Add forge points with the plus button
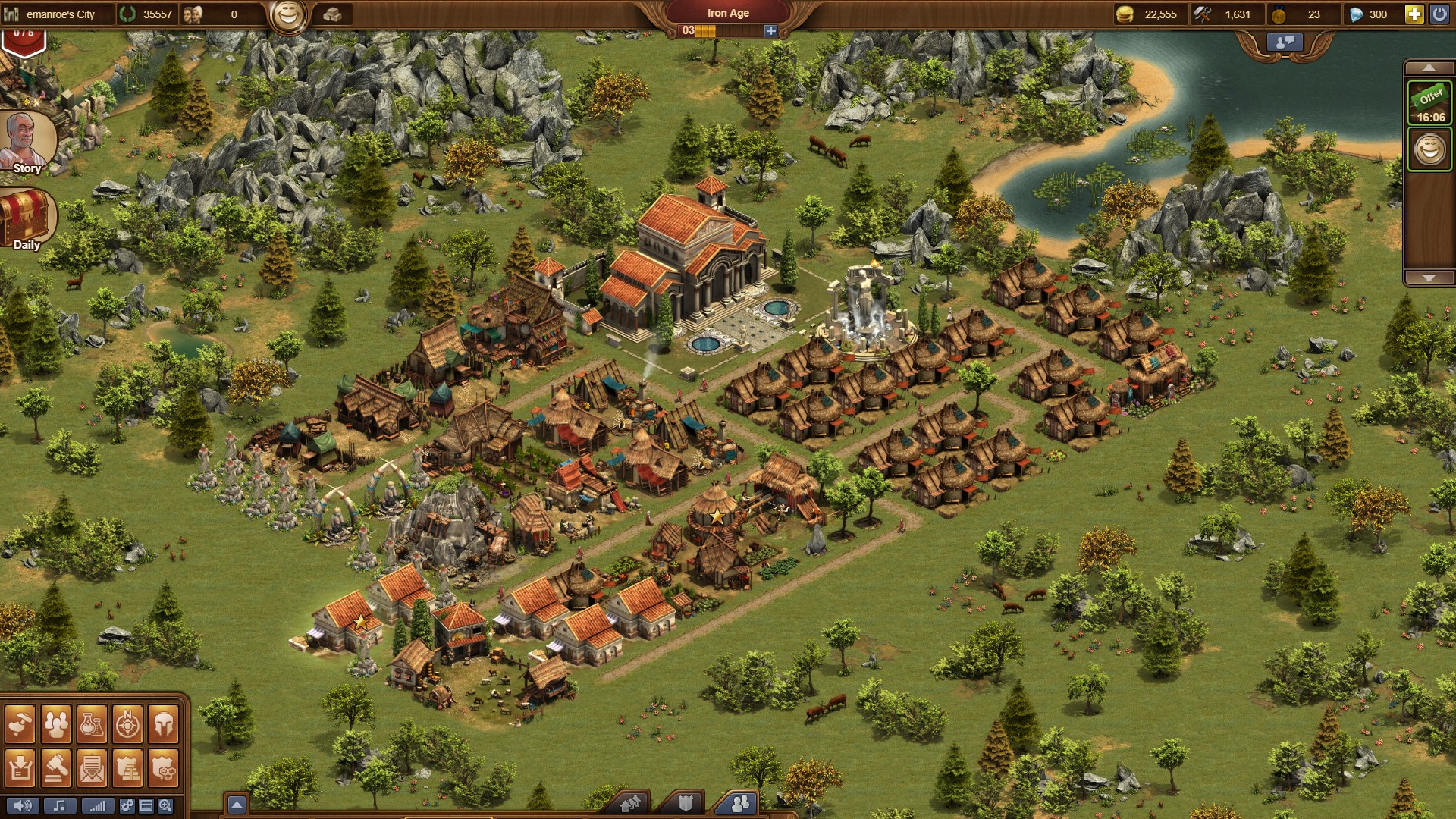Image resolution: width=1456 pixels, height=819 pixels. click(770, 31)
